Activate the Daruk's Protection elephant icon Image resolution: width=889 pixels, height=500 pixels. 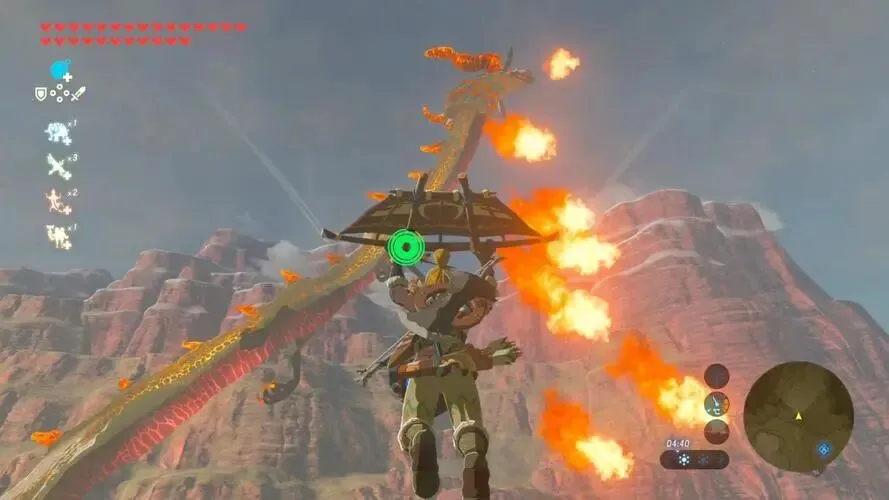[x=58, y=132]
